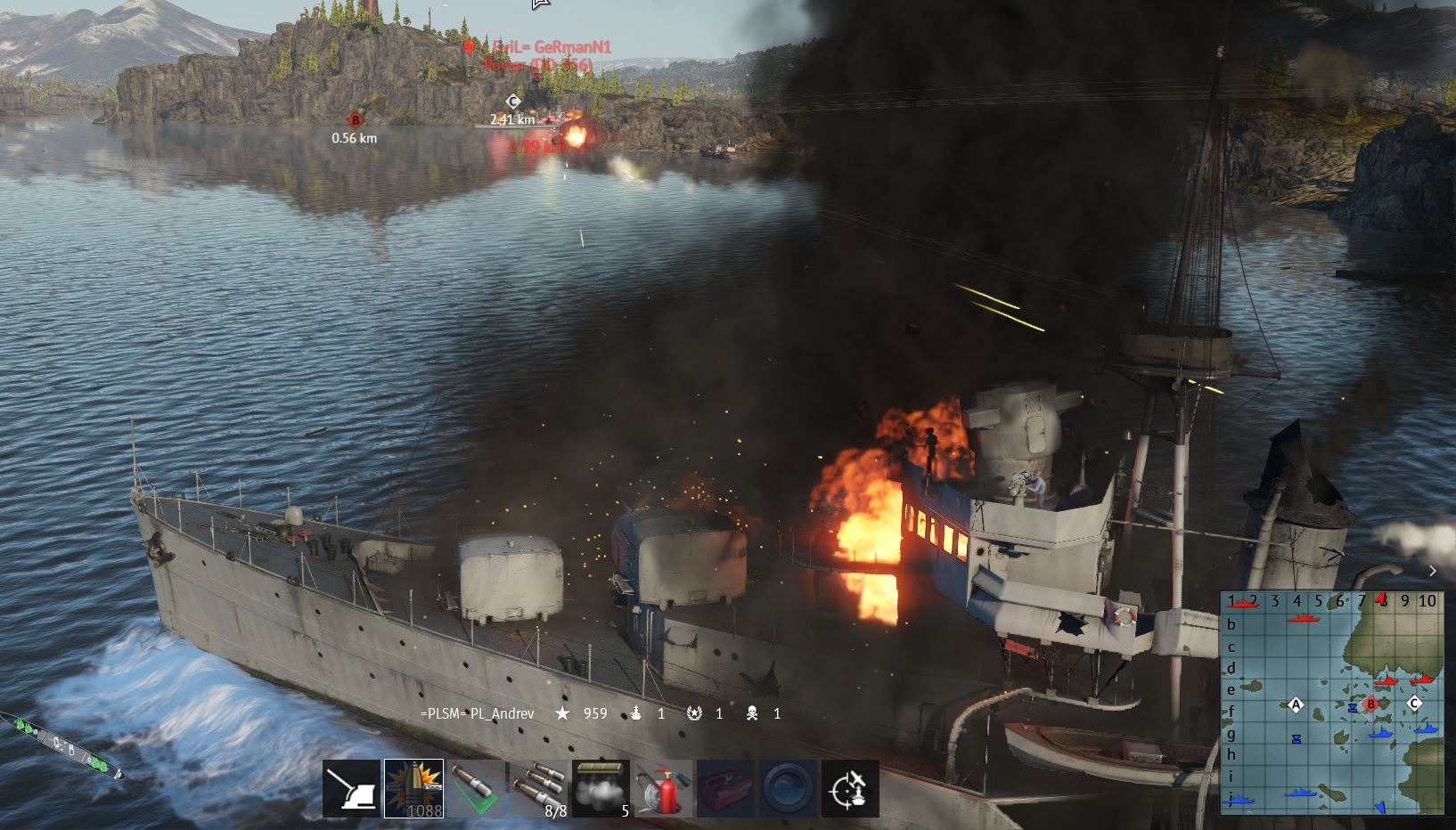Click capture point A on the minimap

click(1296, 705)
